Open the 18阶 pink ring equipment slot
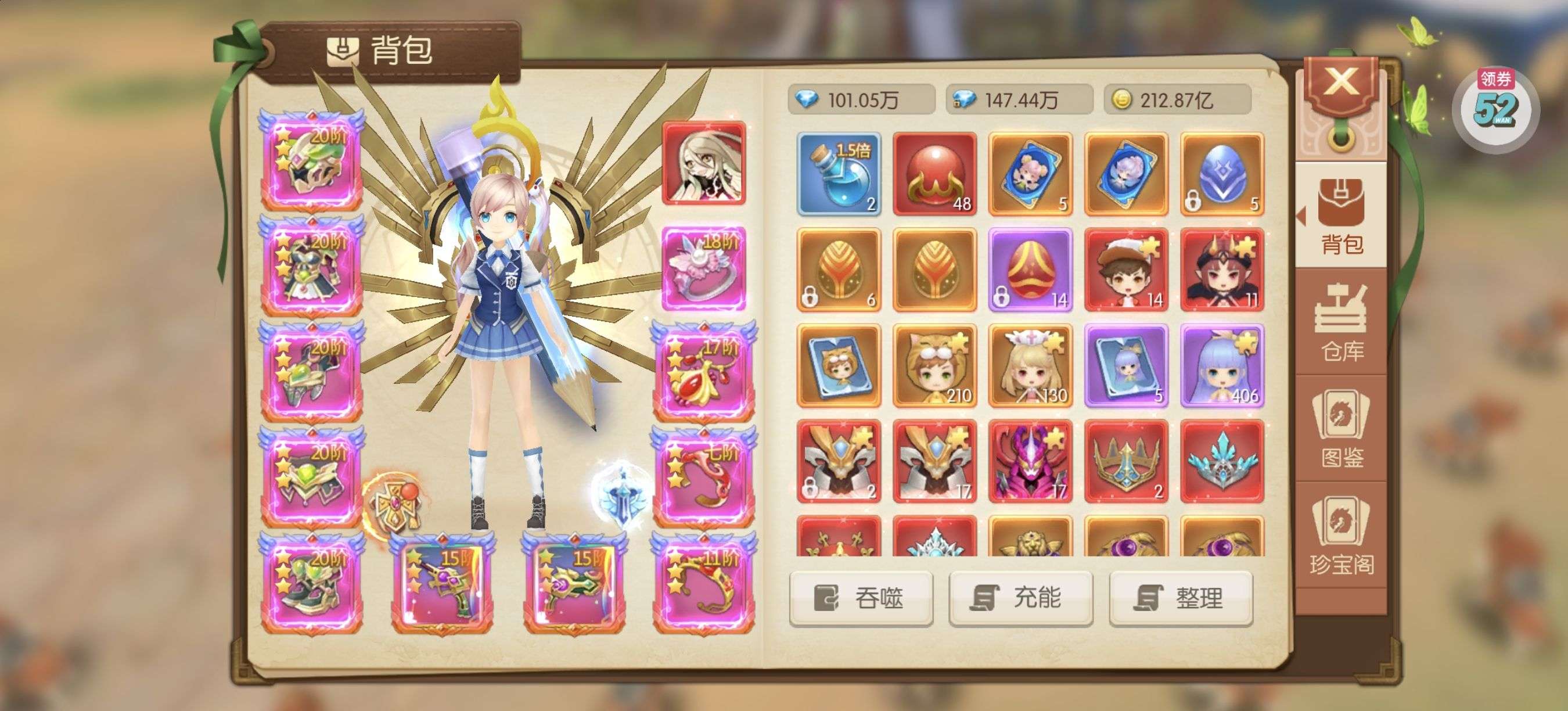This screenshot has height=711, width=1568. point(704,268)
